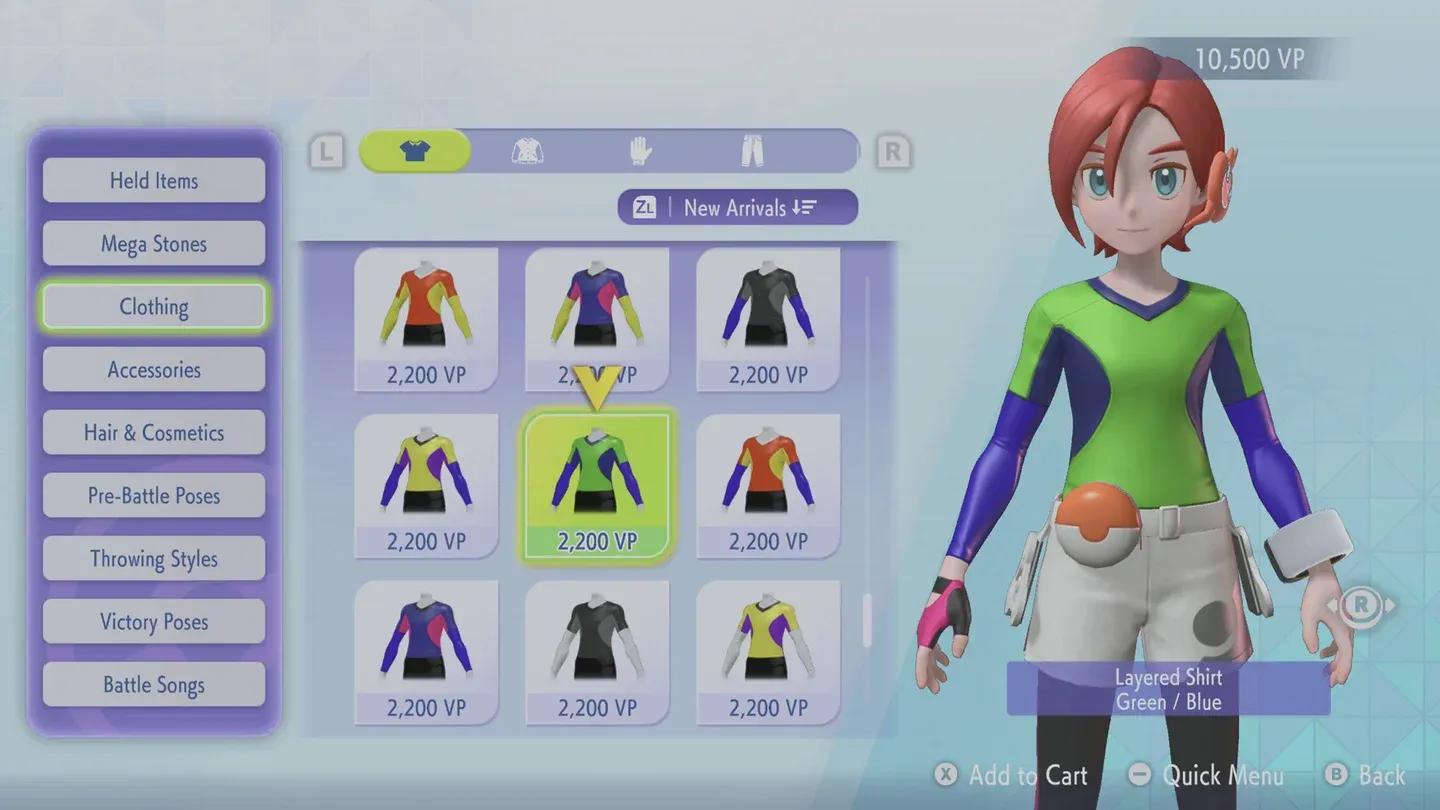The image size is (1440, 810).
Task: Open the Quick Menu
Action: tap(1206, 775)
